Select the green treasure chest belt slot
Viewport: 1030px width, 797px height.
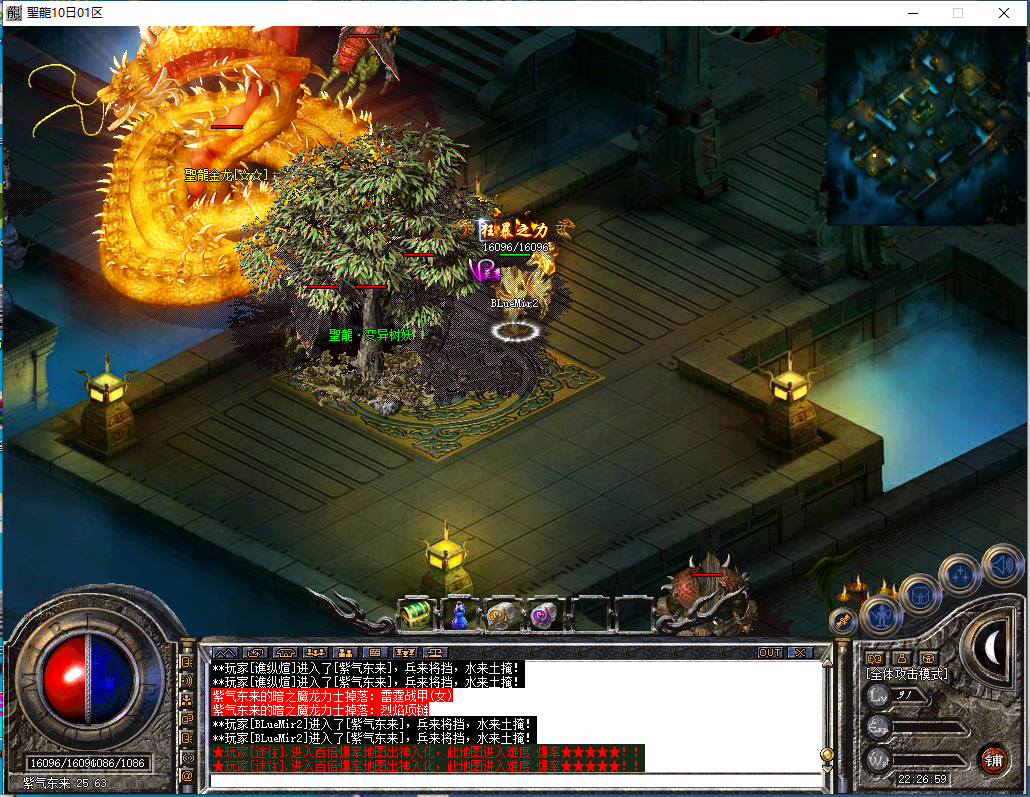[414, 616]
